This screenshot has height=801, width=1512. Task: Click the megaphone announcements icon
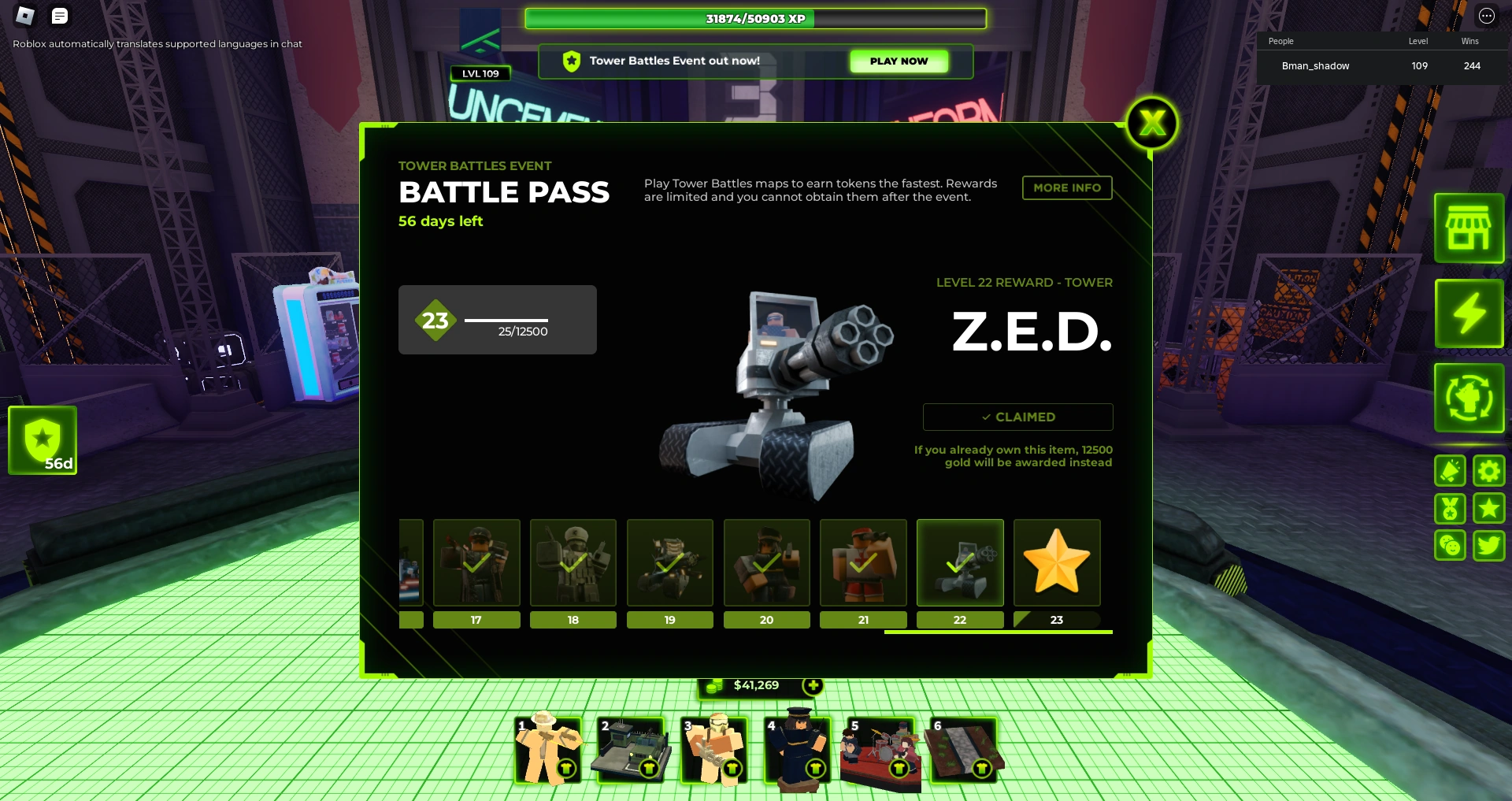click(x=1450, y=470)
